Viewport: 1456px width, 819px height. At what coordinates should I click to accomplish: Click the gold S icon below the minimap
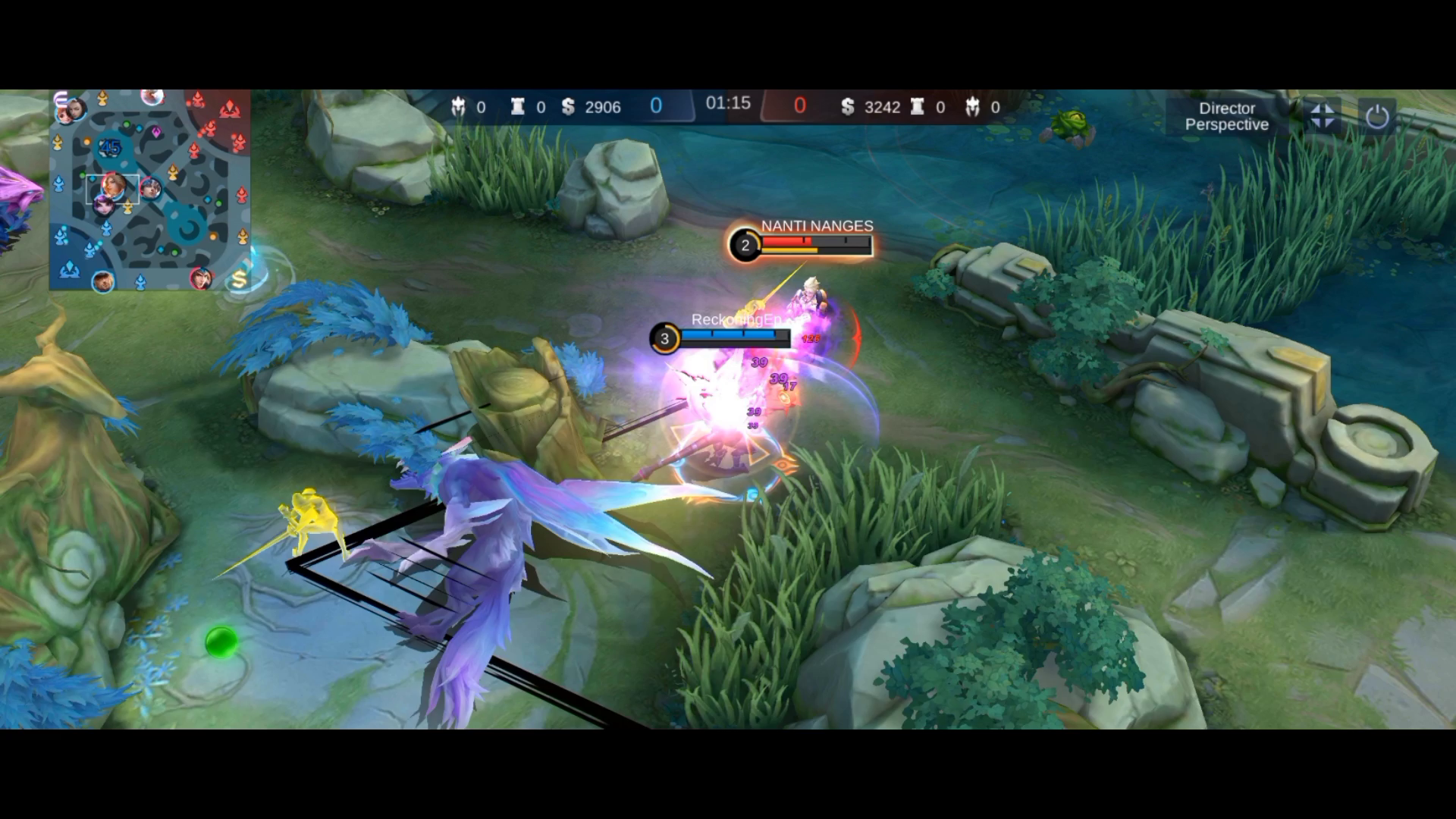click(238, 280)
